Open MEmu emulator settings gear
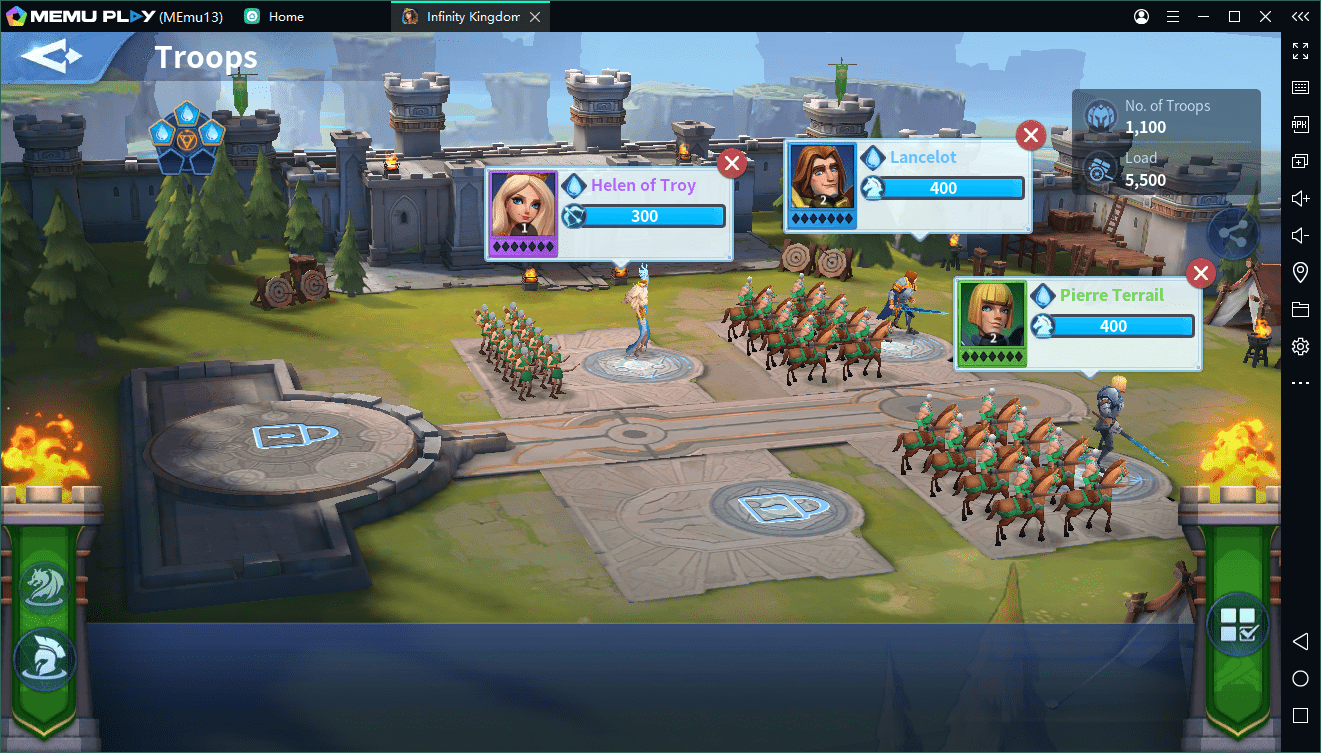 (1300, 347)
